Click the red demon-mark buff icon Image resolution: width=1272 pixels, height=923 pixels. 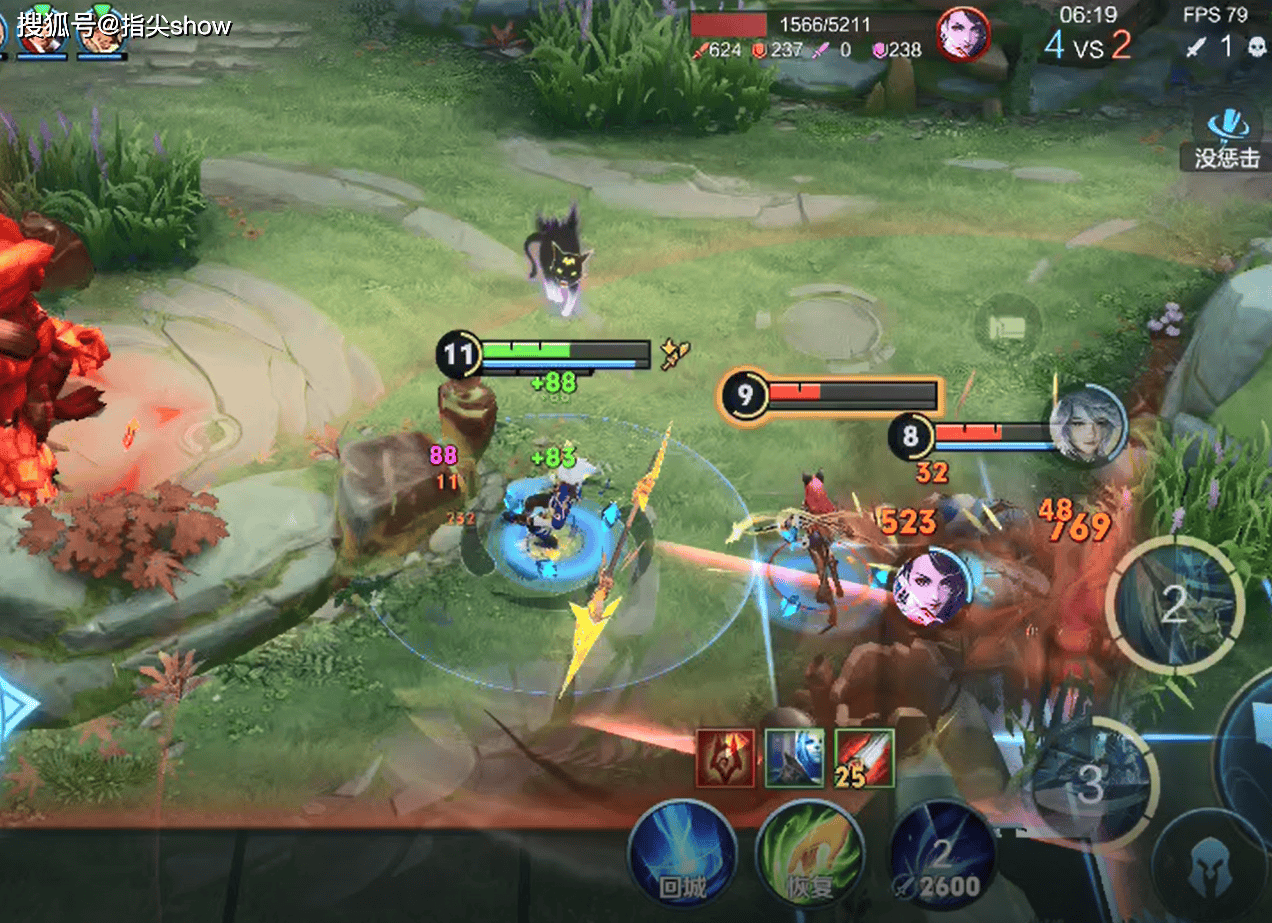[725, 757]
